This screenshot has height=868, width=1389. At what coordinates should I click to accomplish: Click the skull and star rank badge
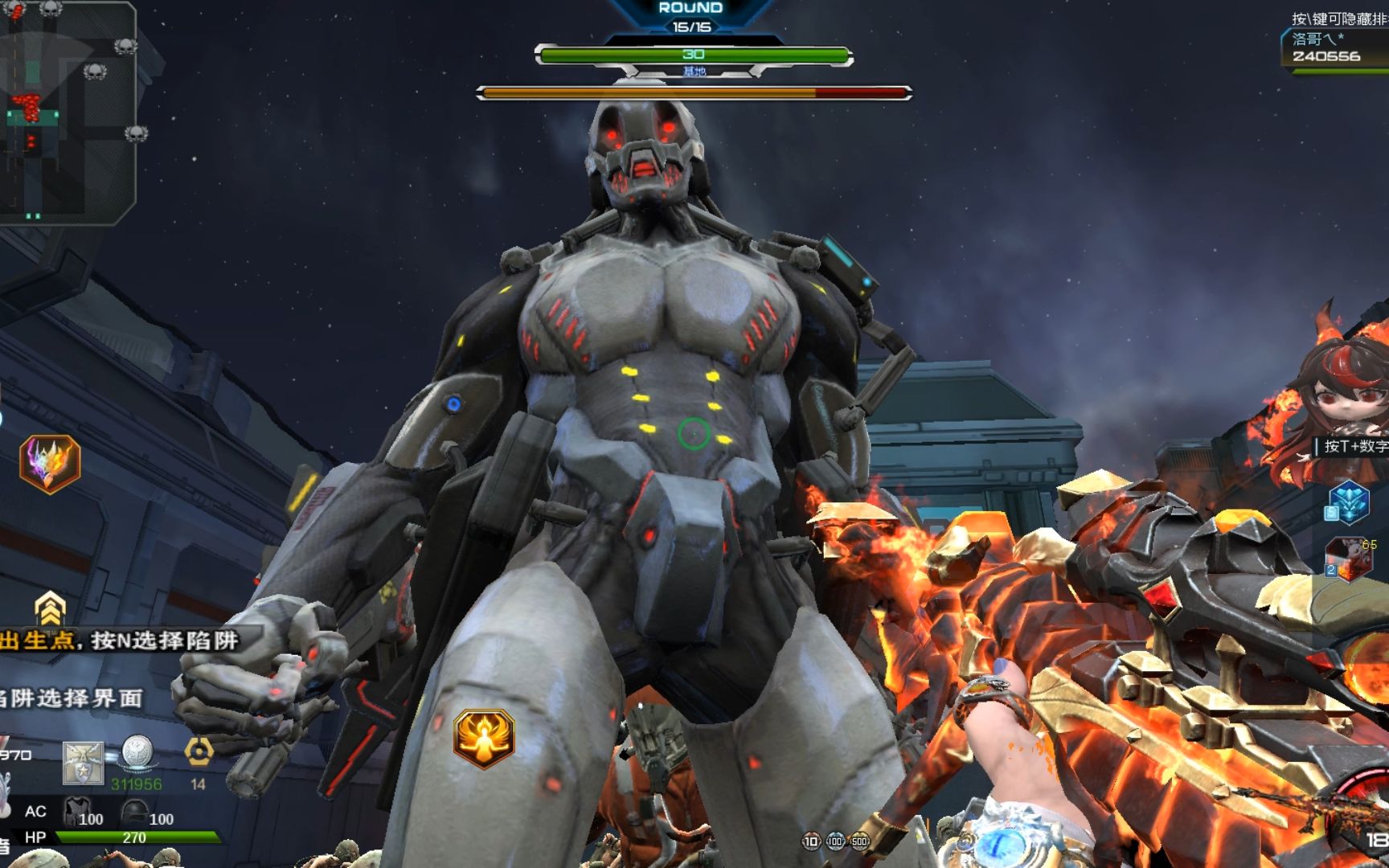point(84,763)
